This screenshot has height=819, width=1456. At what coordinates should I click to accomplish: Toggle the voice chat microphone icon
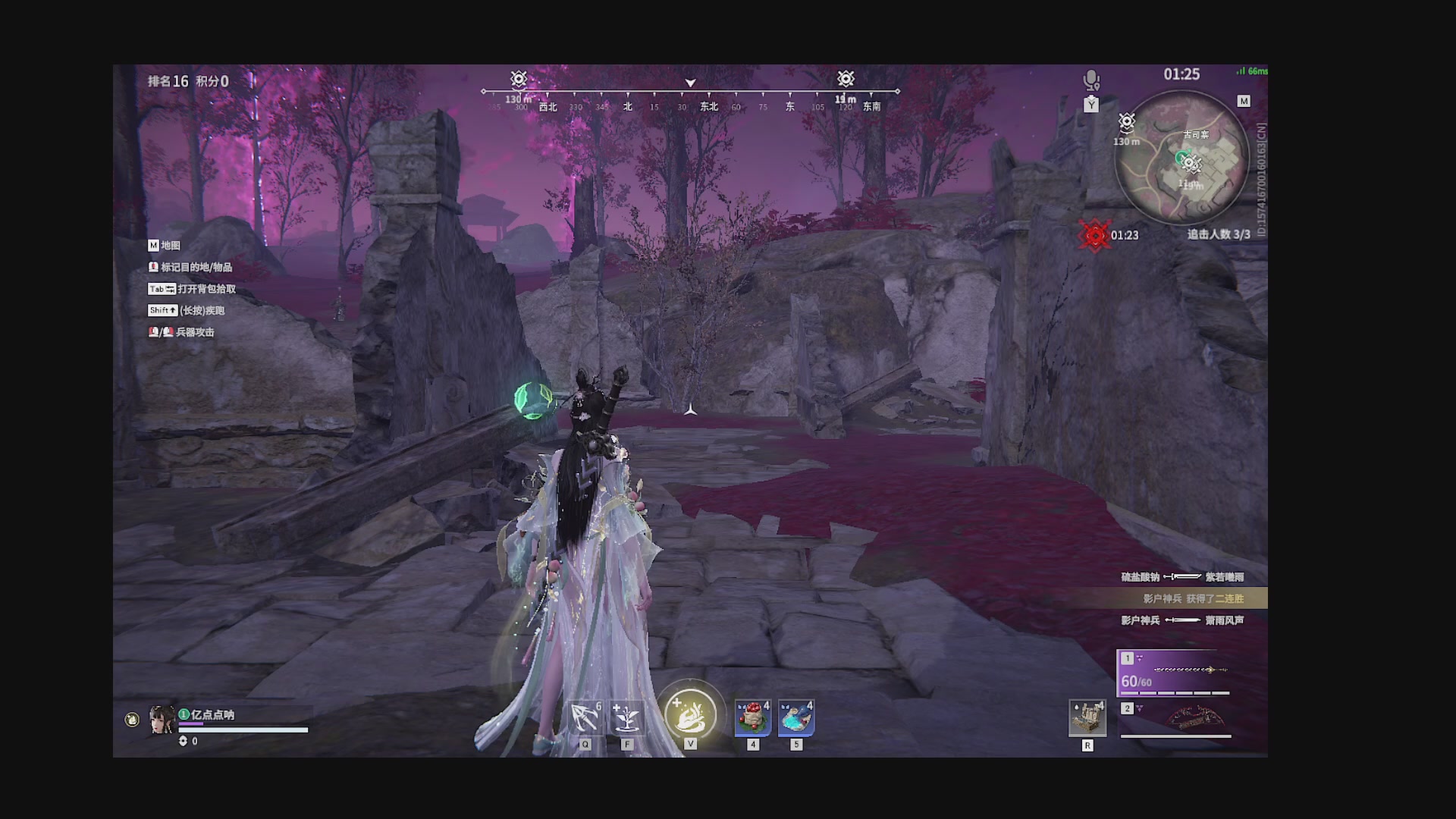(1091, 79)
